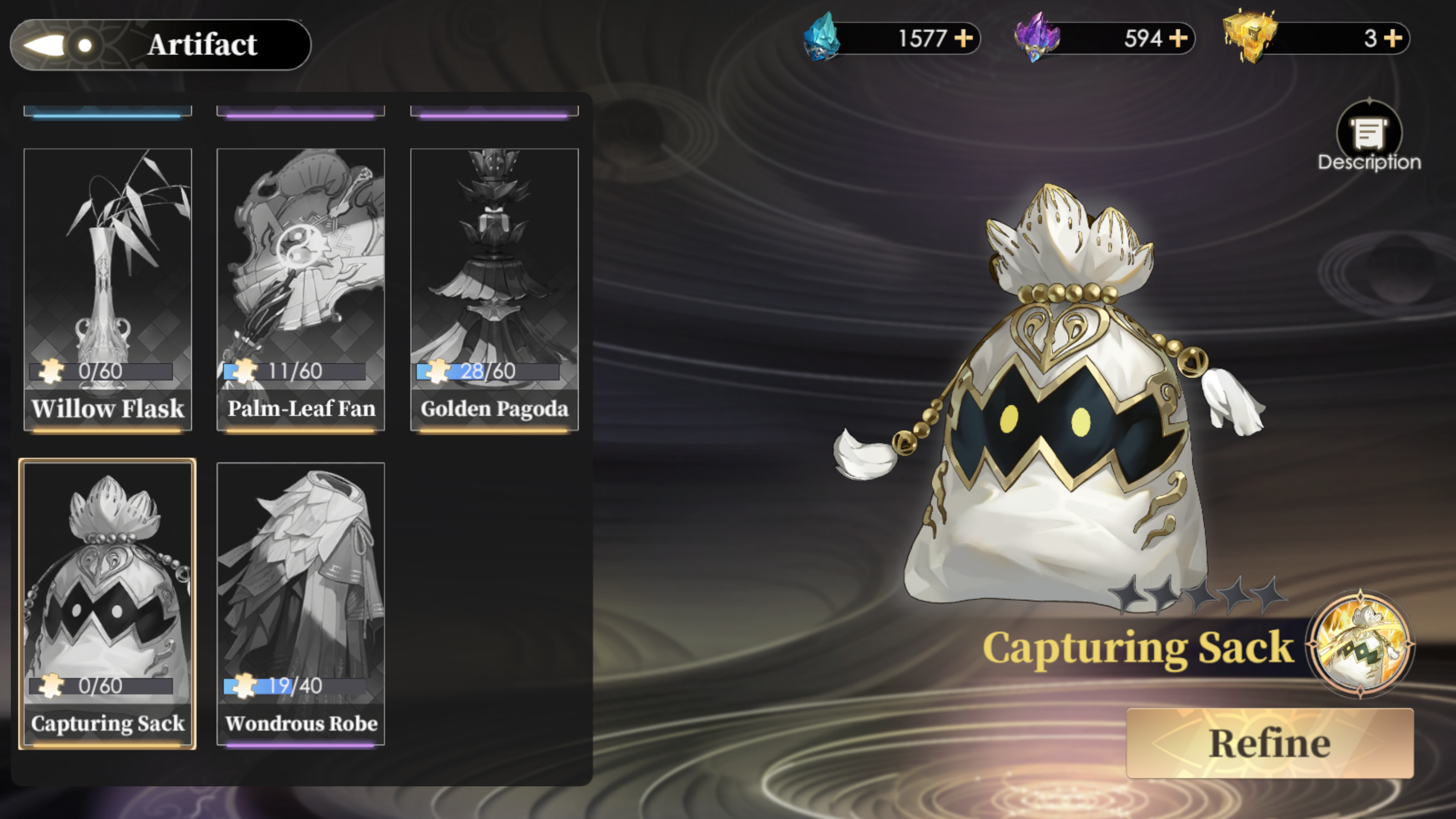Add more blue crystal currency
The height and width of the screenshot is (819, 1456).
point(964,38)
